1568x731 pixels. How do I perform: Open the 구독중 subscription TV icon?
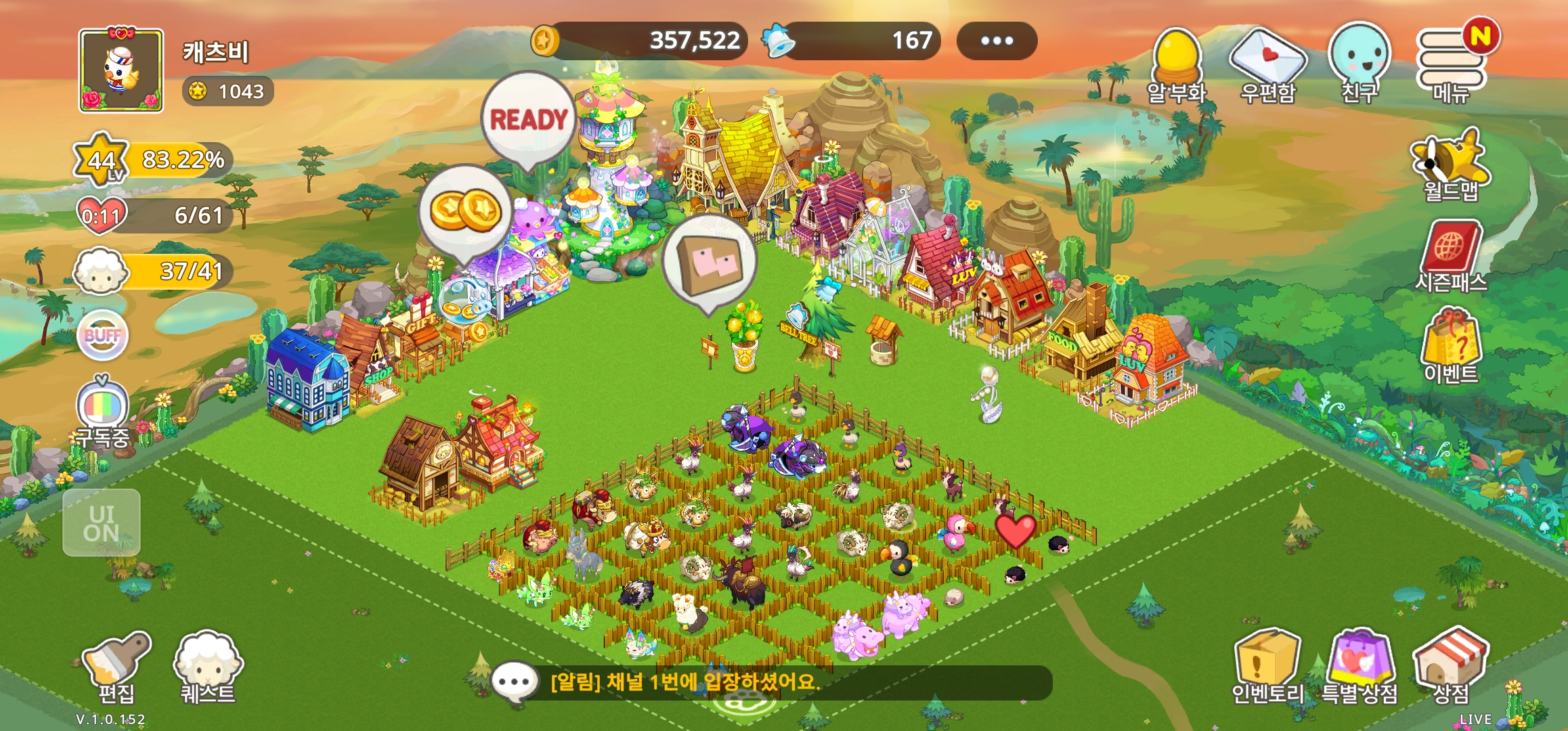tap(102, 411)
